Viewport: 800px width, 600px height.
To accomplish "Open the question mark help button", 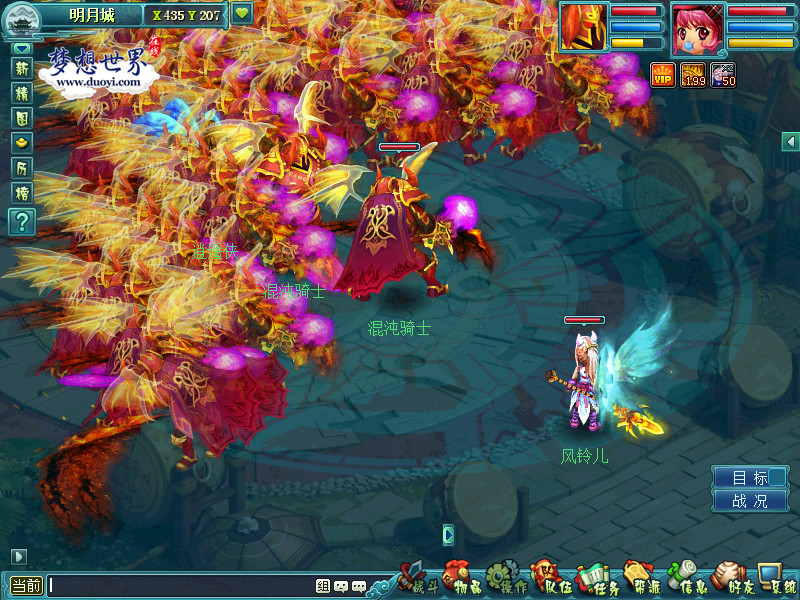I will pos(21,221).
